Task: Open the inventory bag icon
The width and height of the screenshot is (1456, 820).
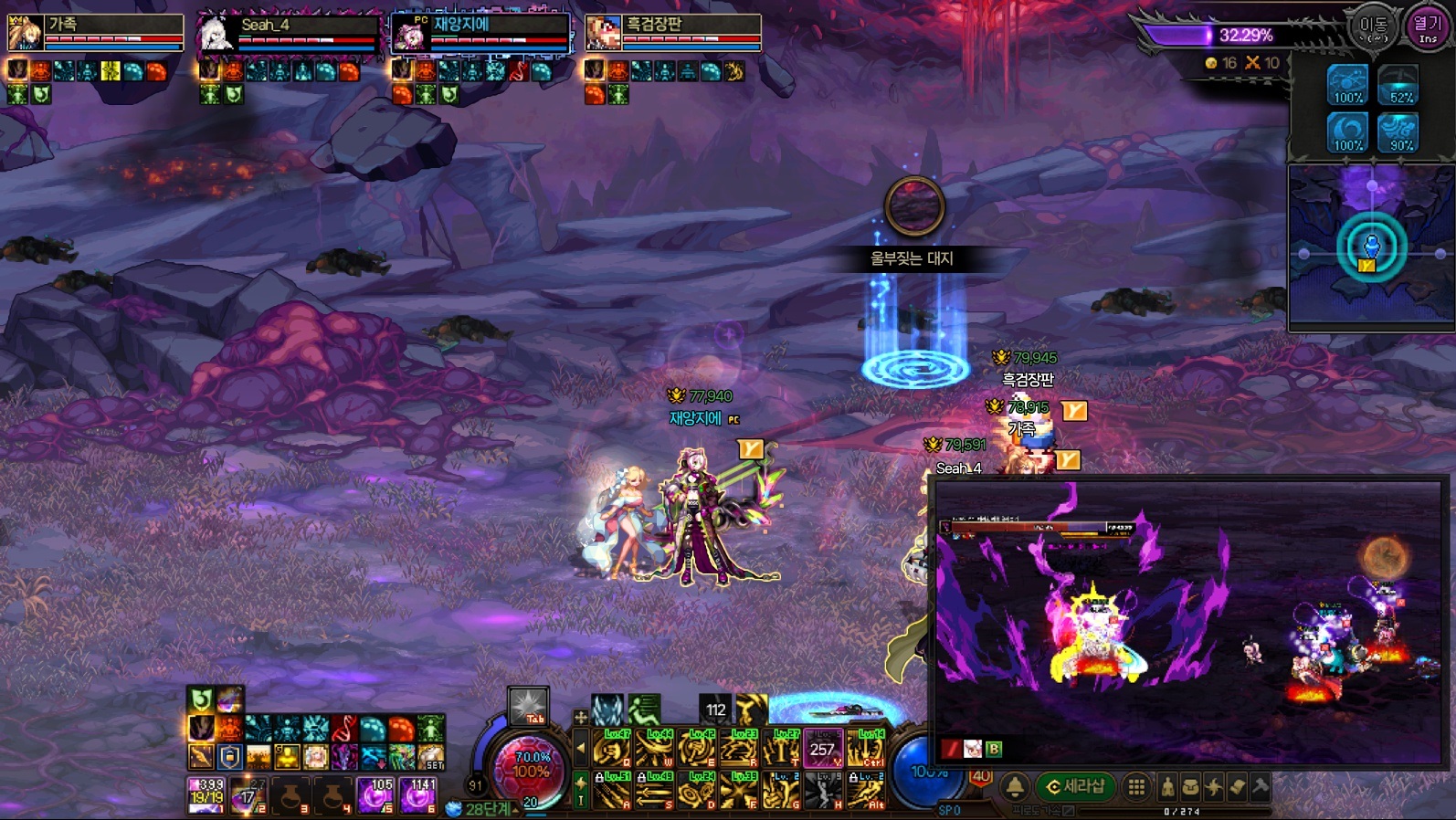Action: [1191, 786]
